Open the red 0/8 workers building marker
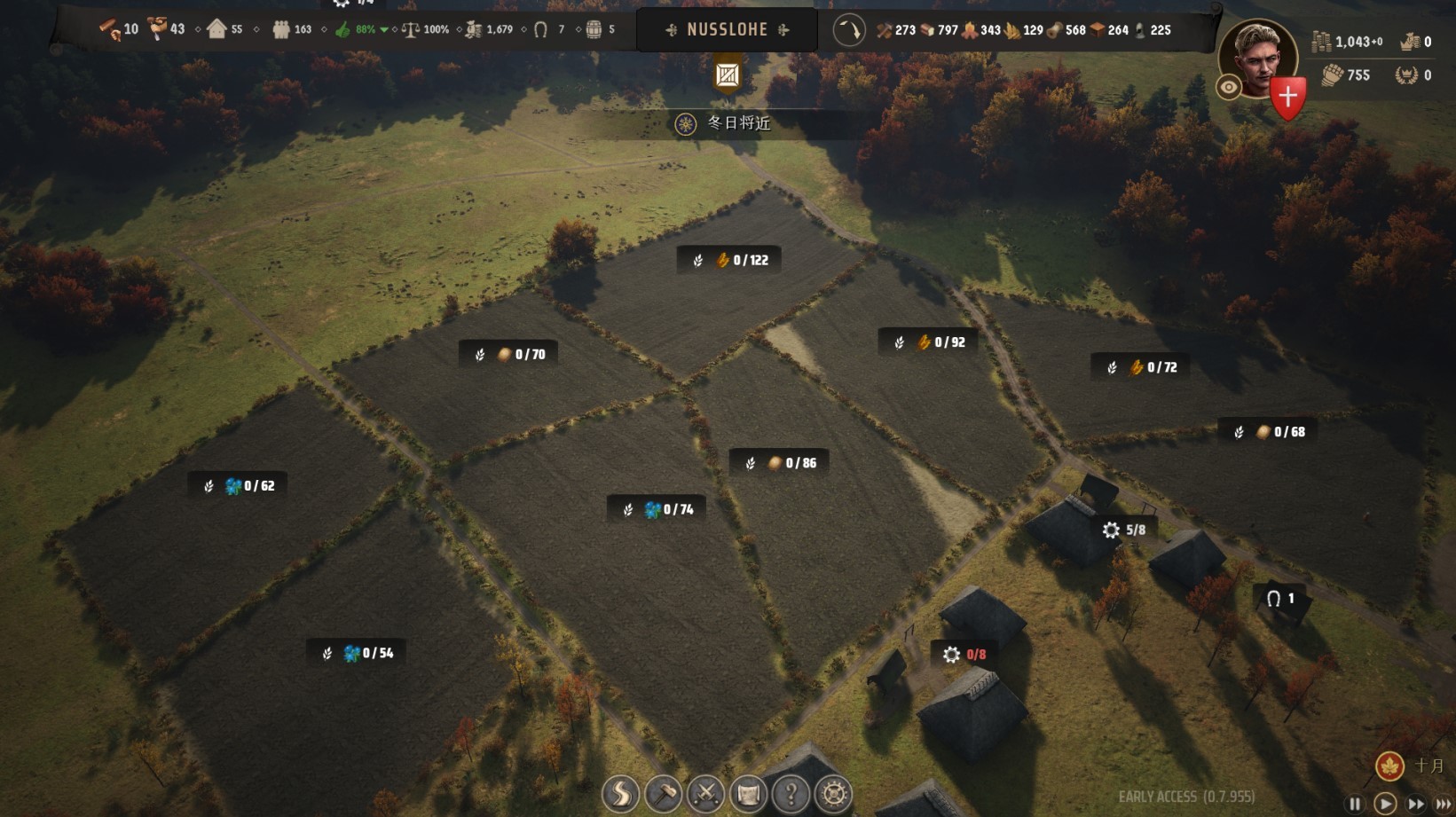The width and height of the screenshot is (1456, 817). pos(964,655)
